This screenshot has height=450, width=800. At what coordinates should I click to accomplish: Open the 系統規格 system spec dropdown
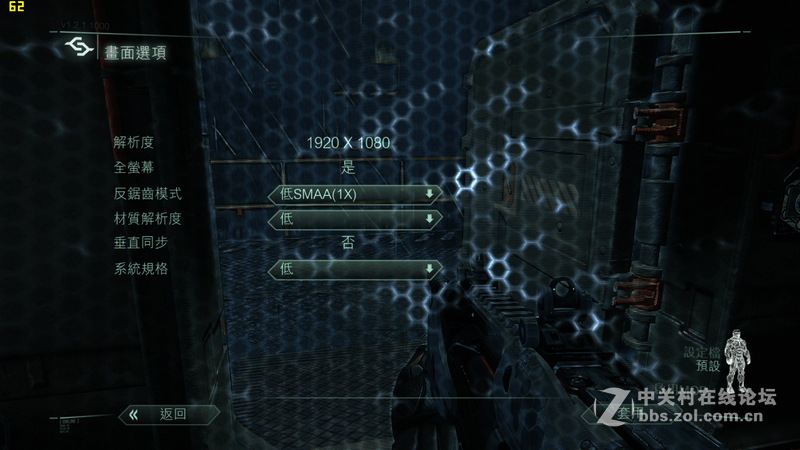pyautogui.click(x=355, y=269)
